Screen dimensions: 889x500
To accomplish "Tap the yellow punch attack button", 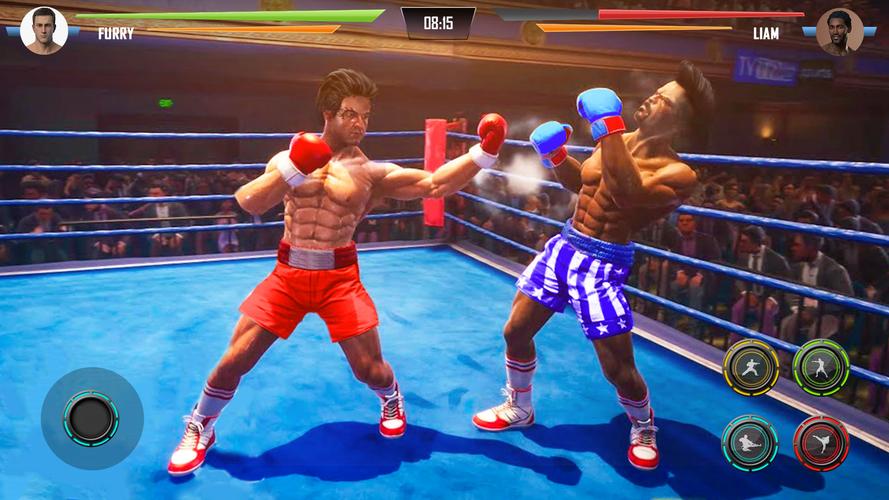I will [x=750, y=368].
